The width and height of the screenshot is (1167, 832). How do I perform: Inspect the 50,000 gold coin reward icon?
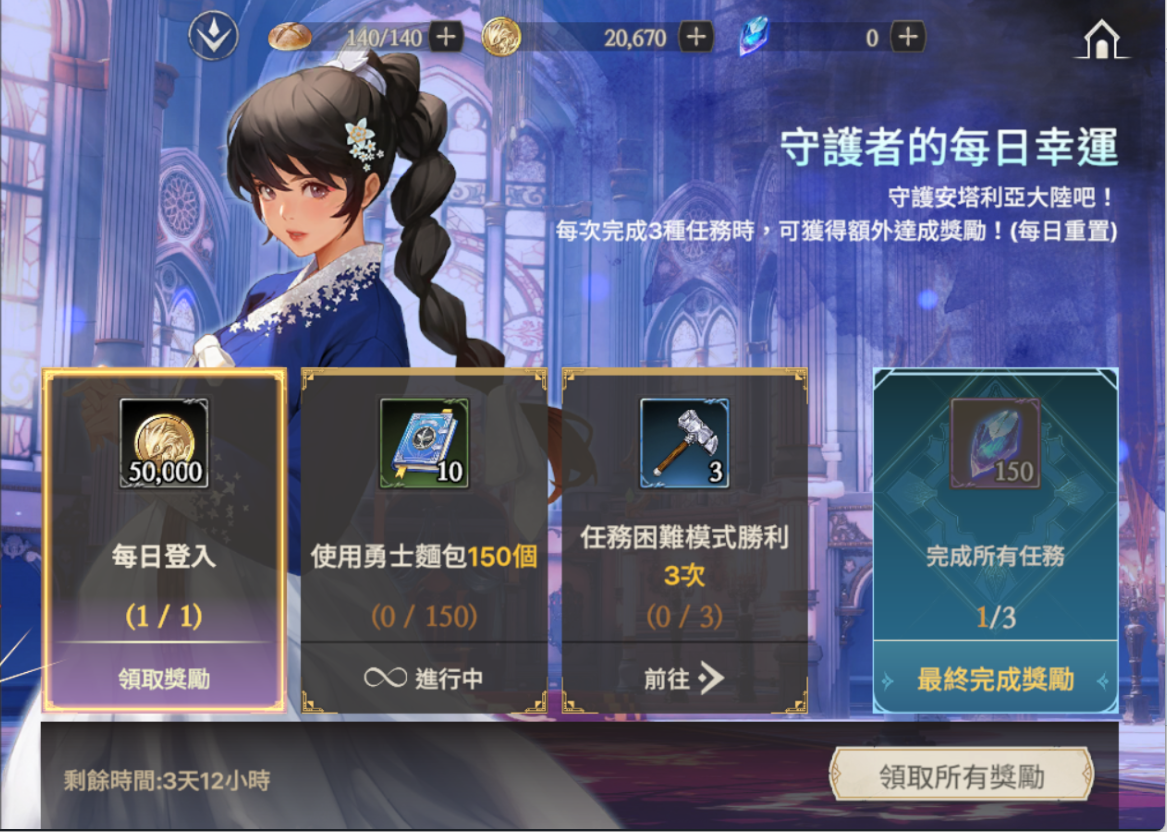coord(164,443)
